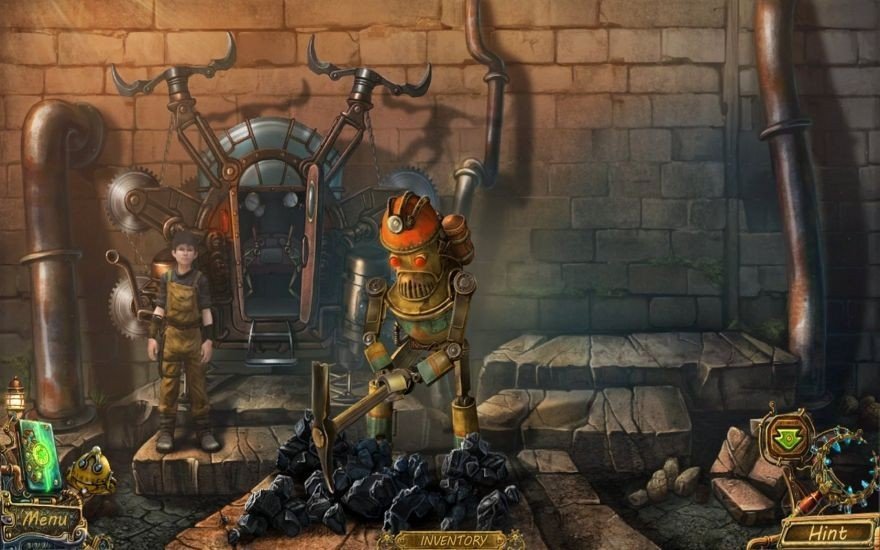Select the yellow robot helper icon
The height and width of the screenshot is (550, 880).
pos(93,472)
